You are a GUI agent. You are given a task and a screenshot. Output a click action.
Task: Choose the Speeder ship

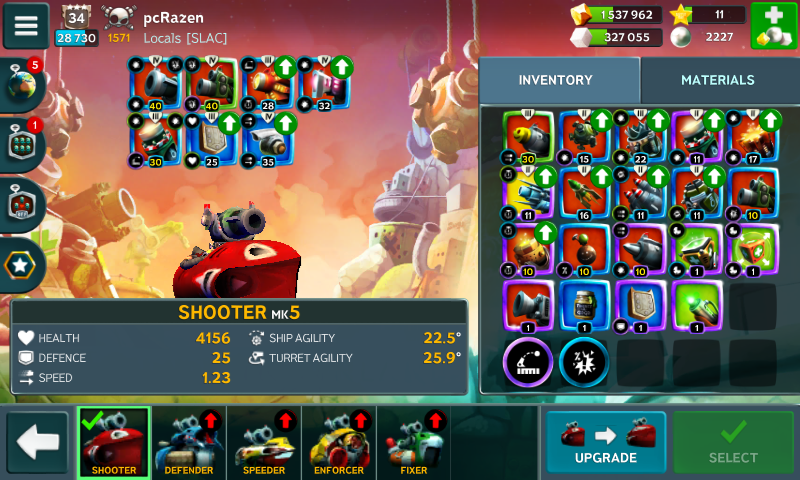264,442
